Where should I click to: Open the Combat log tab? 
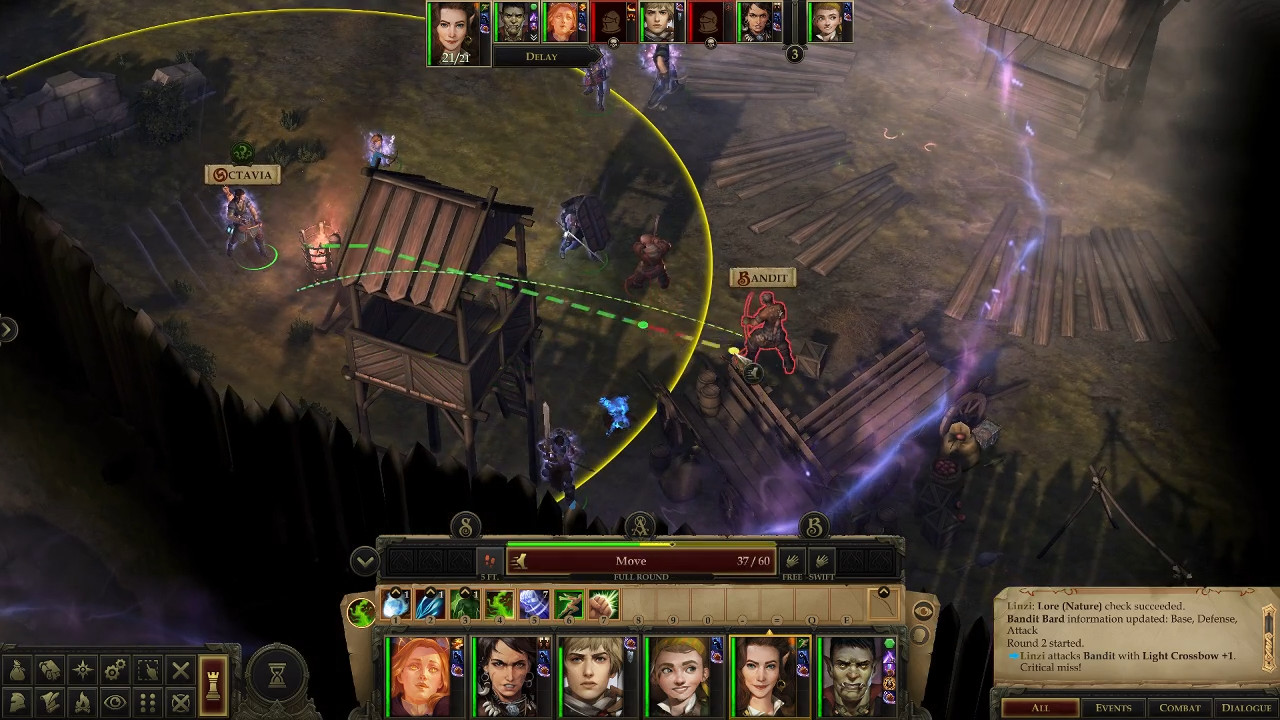tap(1179, 708)
